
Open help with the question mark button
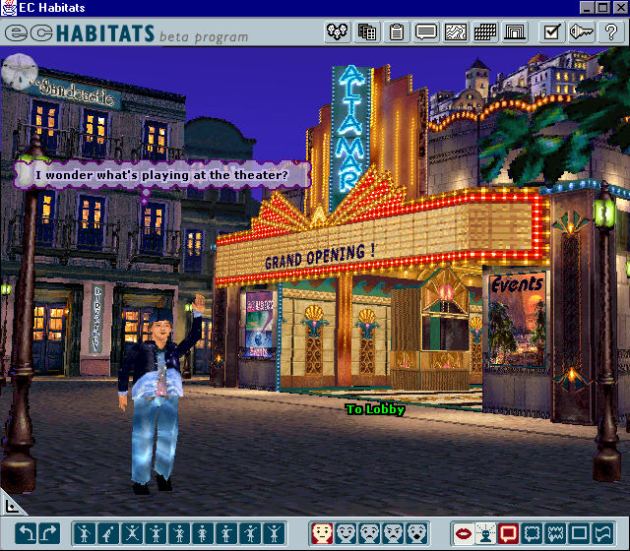[610, 32]
